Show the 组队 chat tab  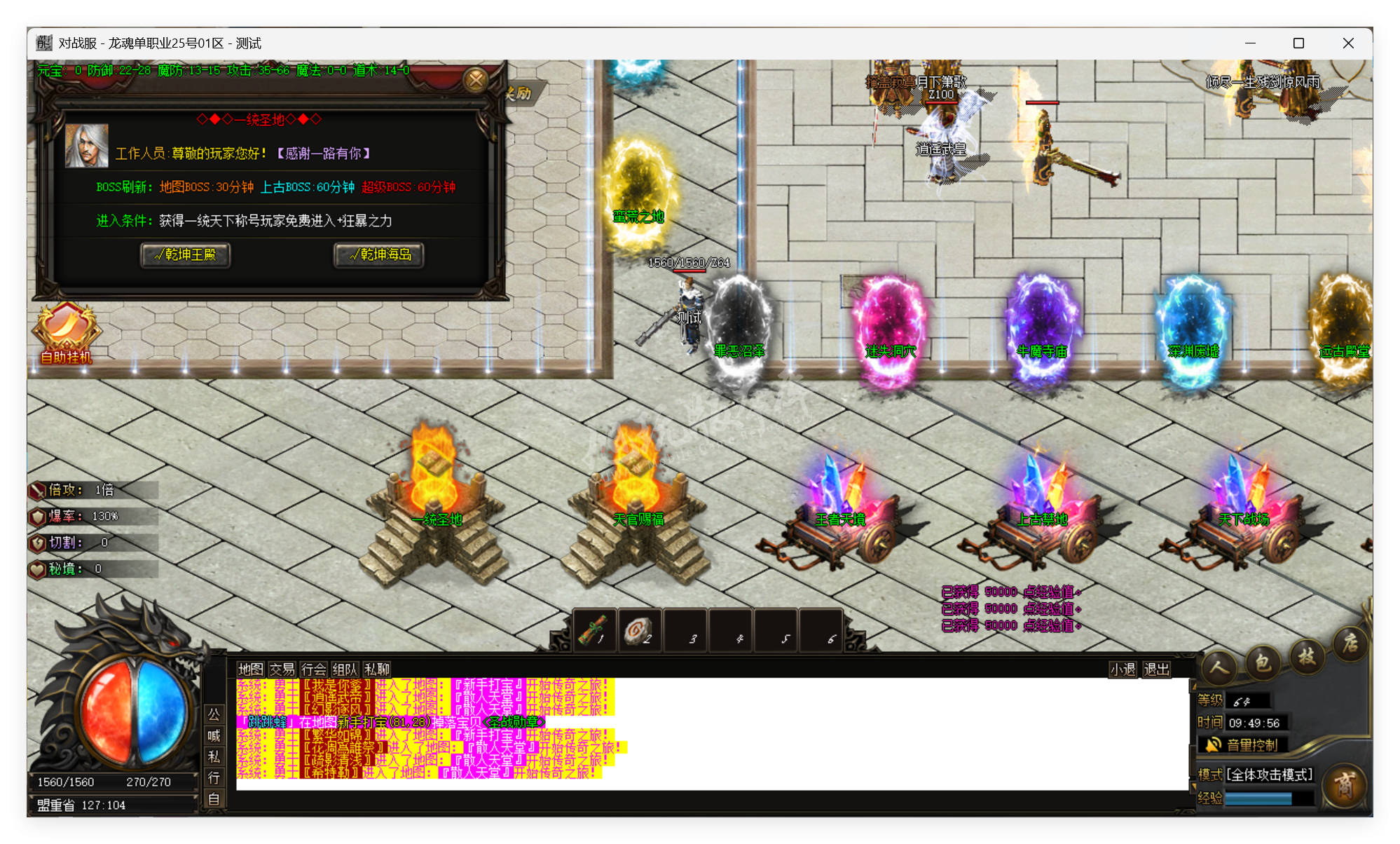(345, 669)
